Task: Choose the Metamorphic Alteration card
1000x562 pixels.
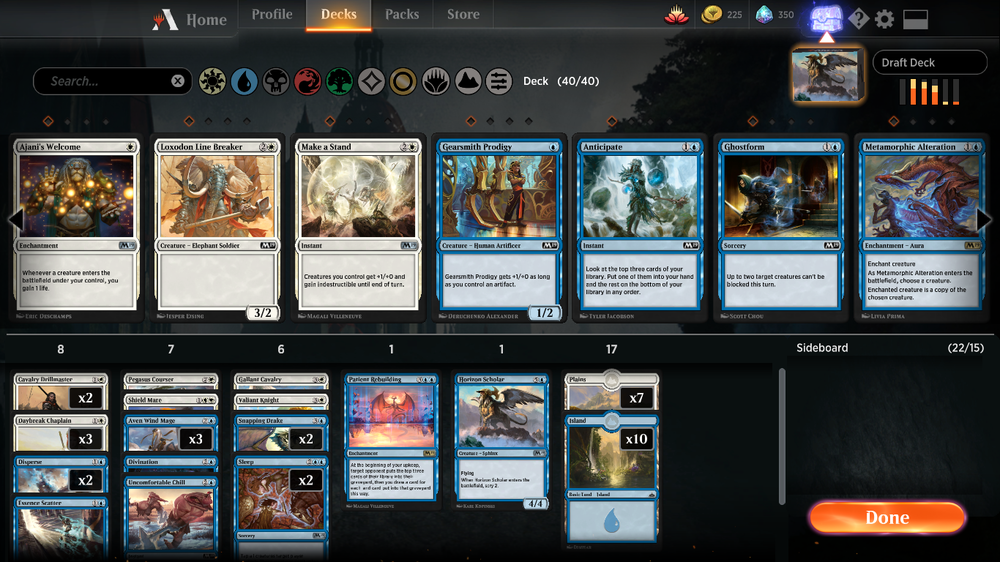Action: [922, 229]
